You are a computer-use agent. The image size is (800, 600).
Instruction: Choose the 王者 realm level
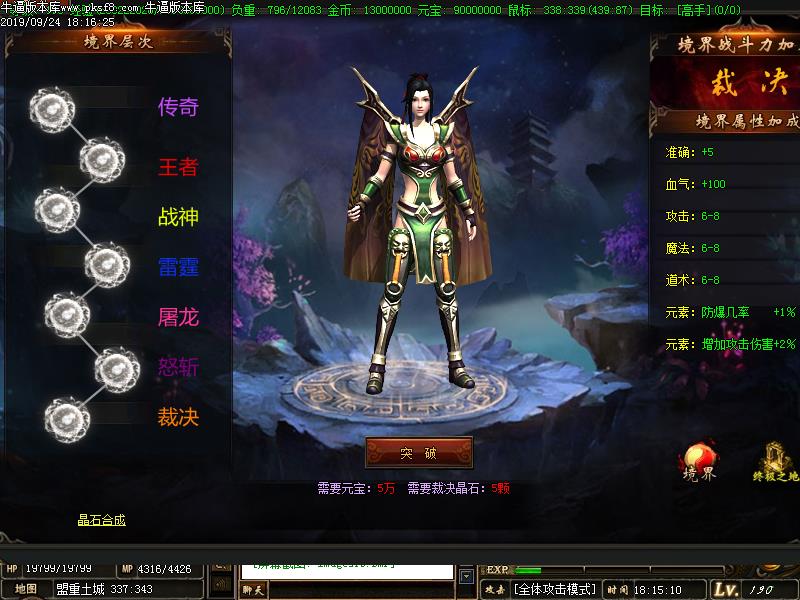click(178, 167)
